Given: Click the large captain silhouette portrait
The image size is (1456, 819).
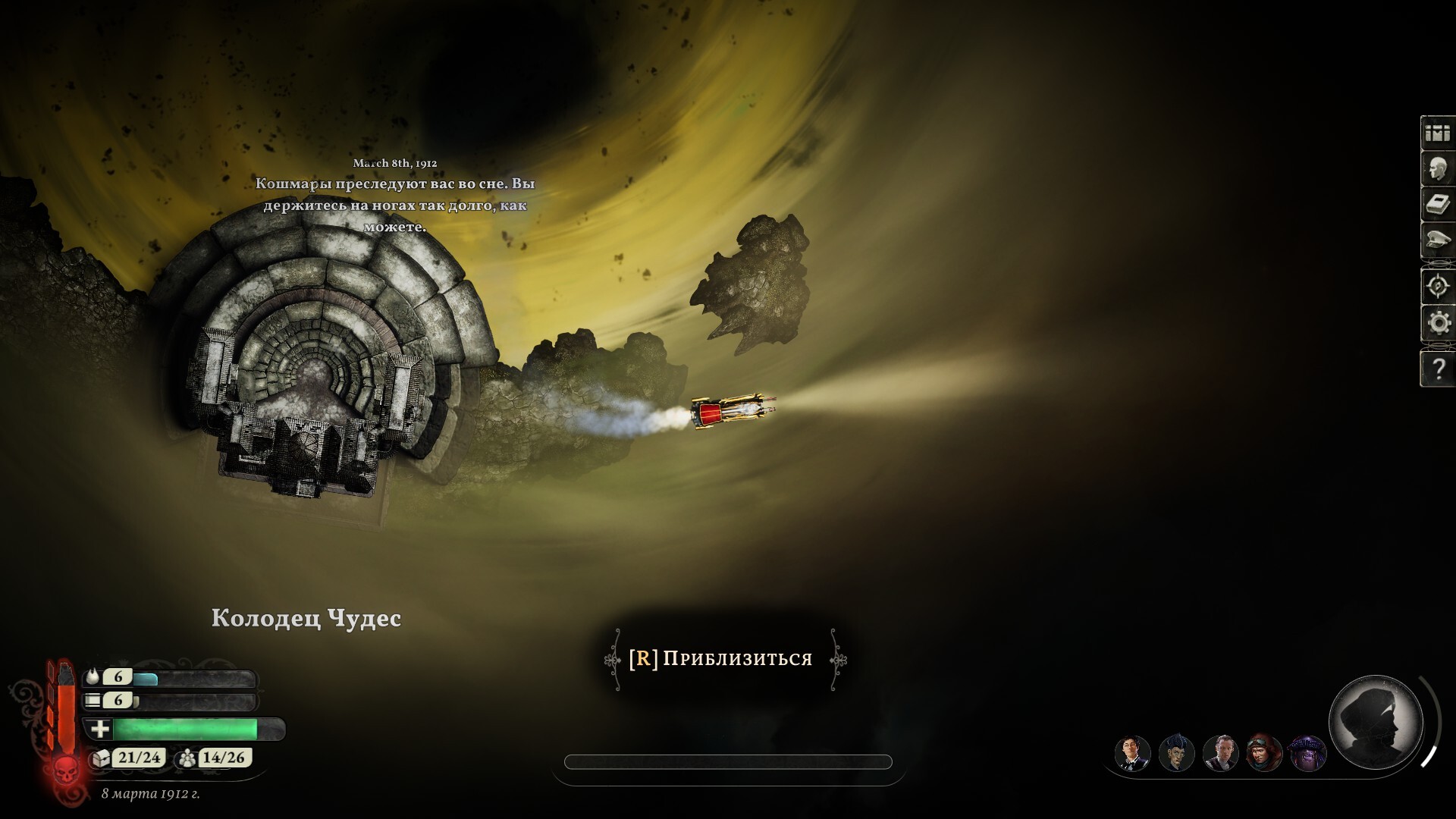Looking at the screenshot, I should coord(1376,721).
